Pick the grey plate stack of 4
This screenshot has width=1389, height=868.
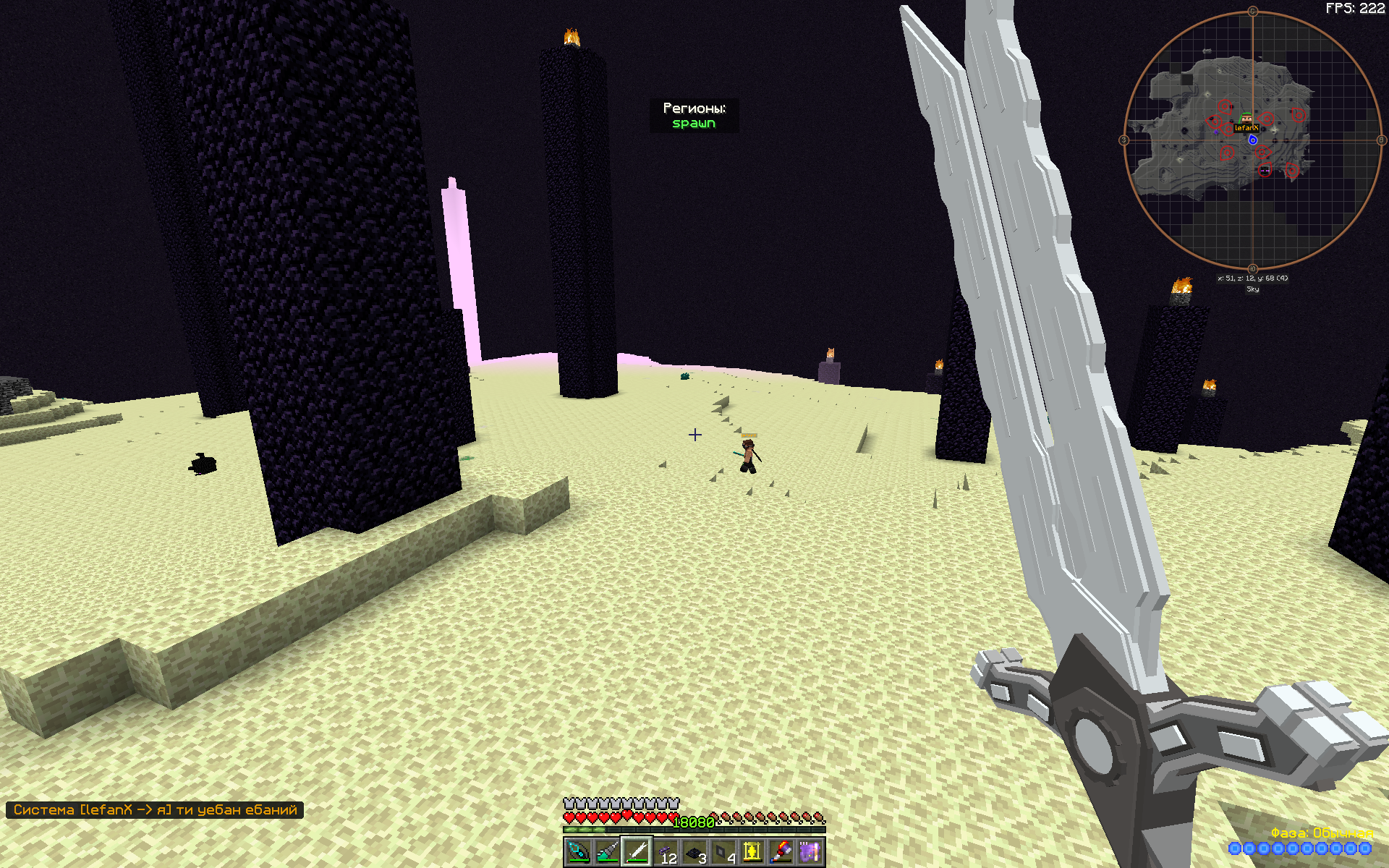(723, 851)
